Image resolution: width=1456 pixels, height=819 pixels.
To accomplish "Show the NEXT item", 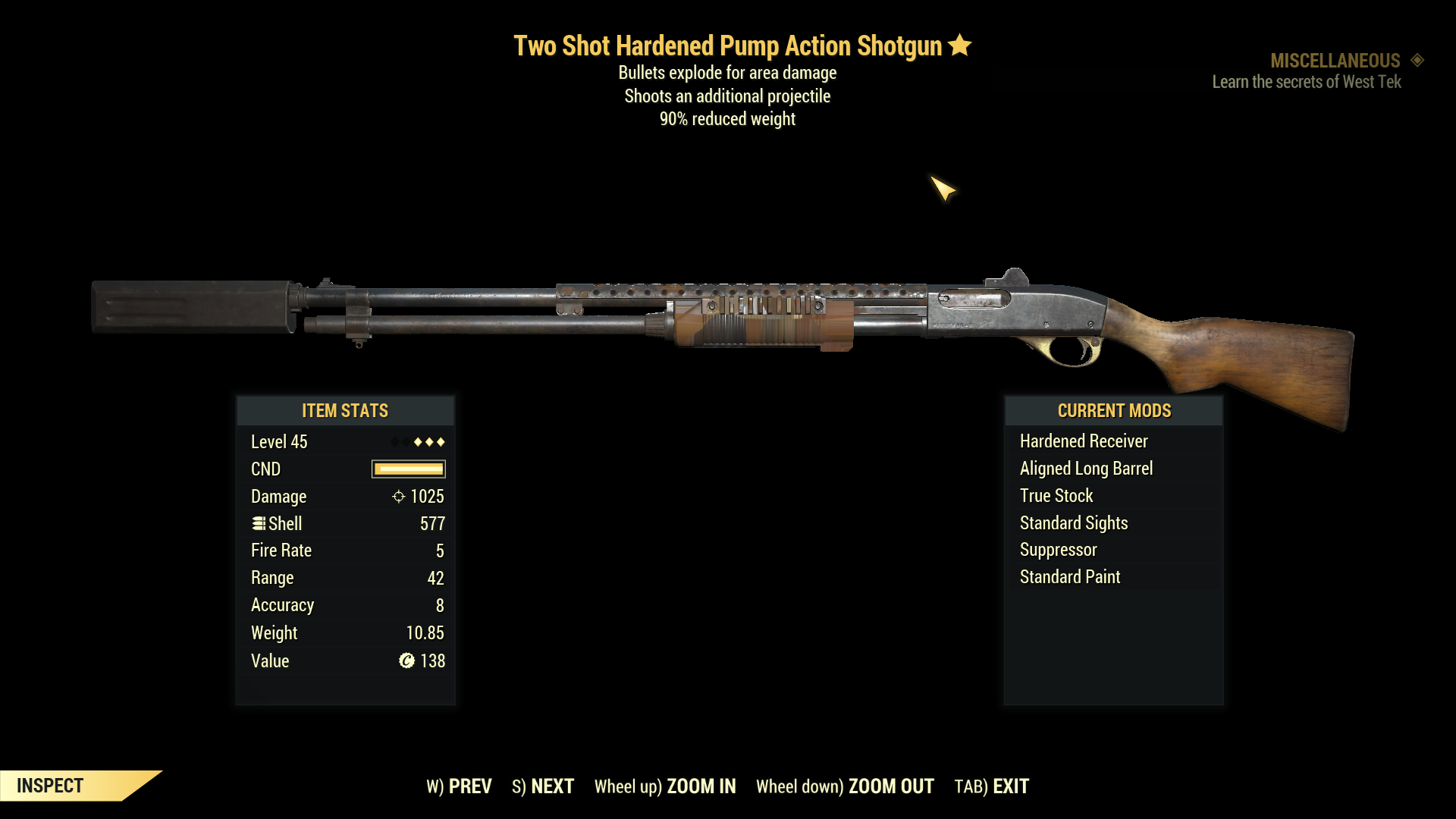I will point(543,786).
